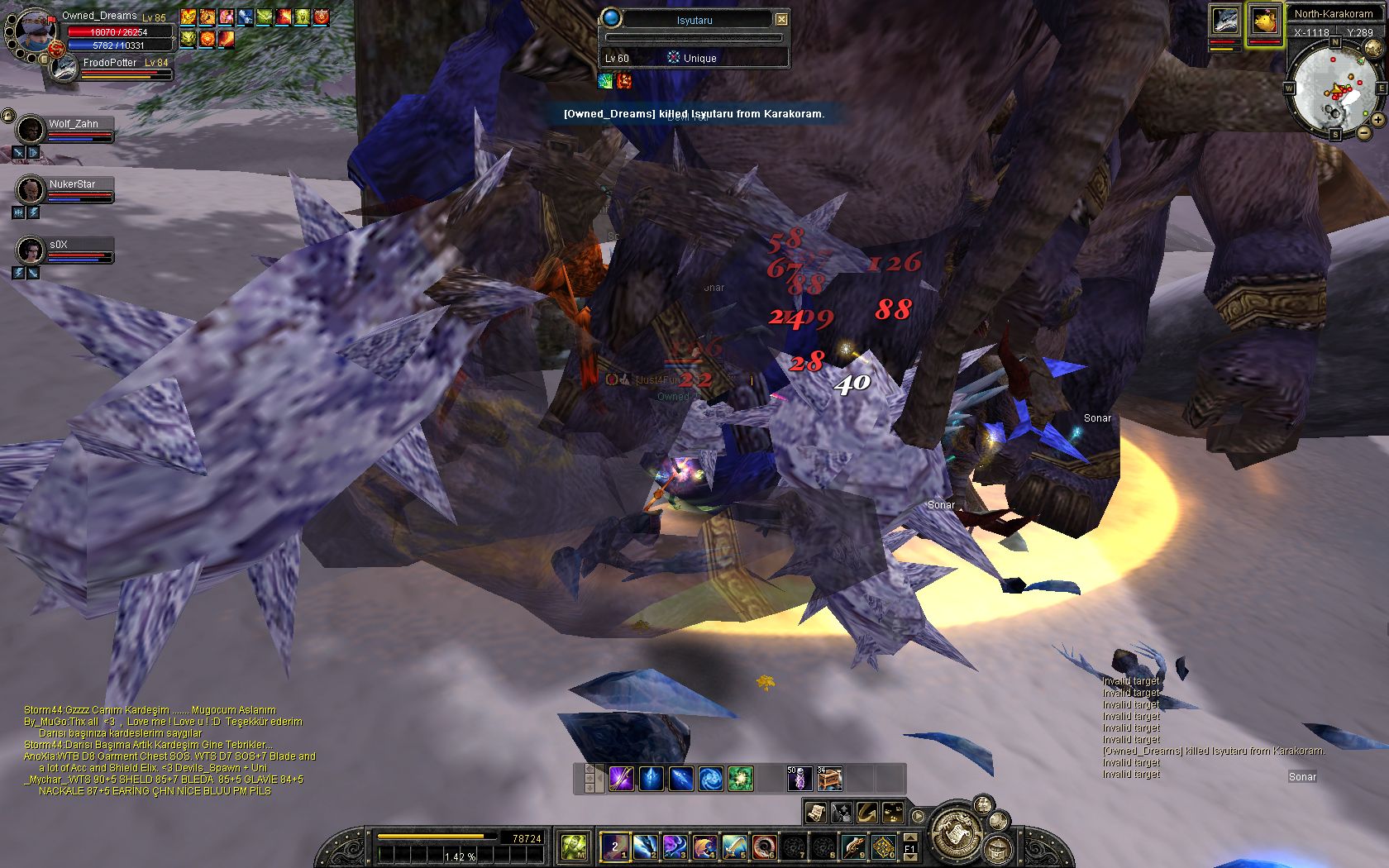The height and width of the screenshot is (868, 1389).
Task: Select the yellow pig pet portrait
Action: tap(1264, 21)
